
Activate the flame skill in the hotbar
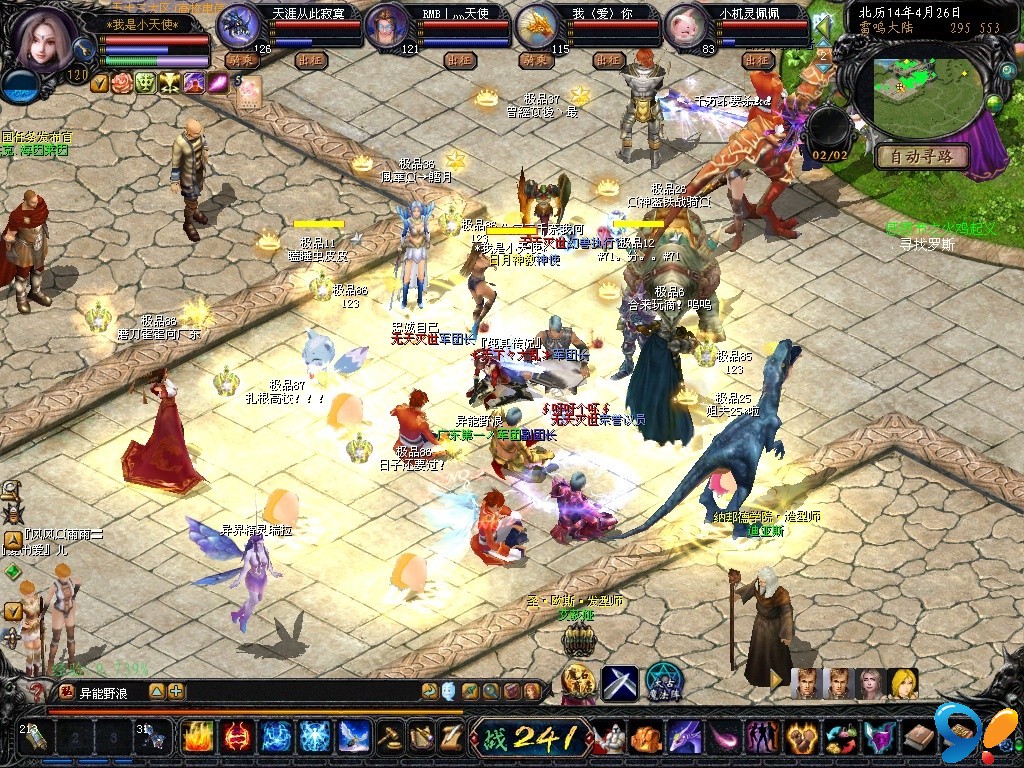click(x=198, y=737)
